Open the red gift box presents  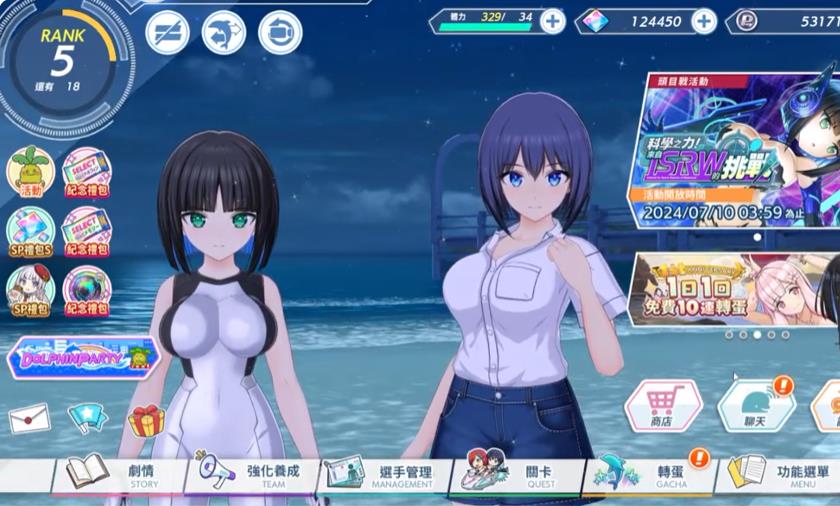pyautogui.click(x=146, y=420)
